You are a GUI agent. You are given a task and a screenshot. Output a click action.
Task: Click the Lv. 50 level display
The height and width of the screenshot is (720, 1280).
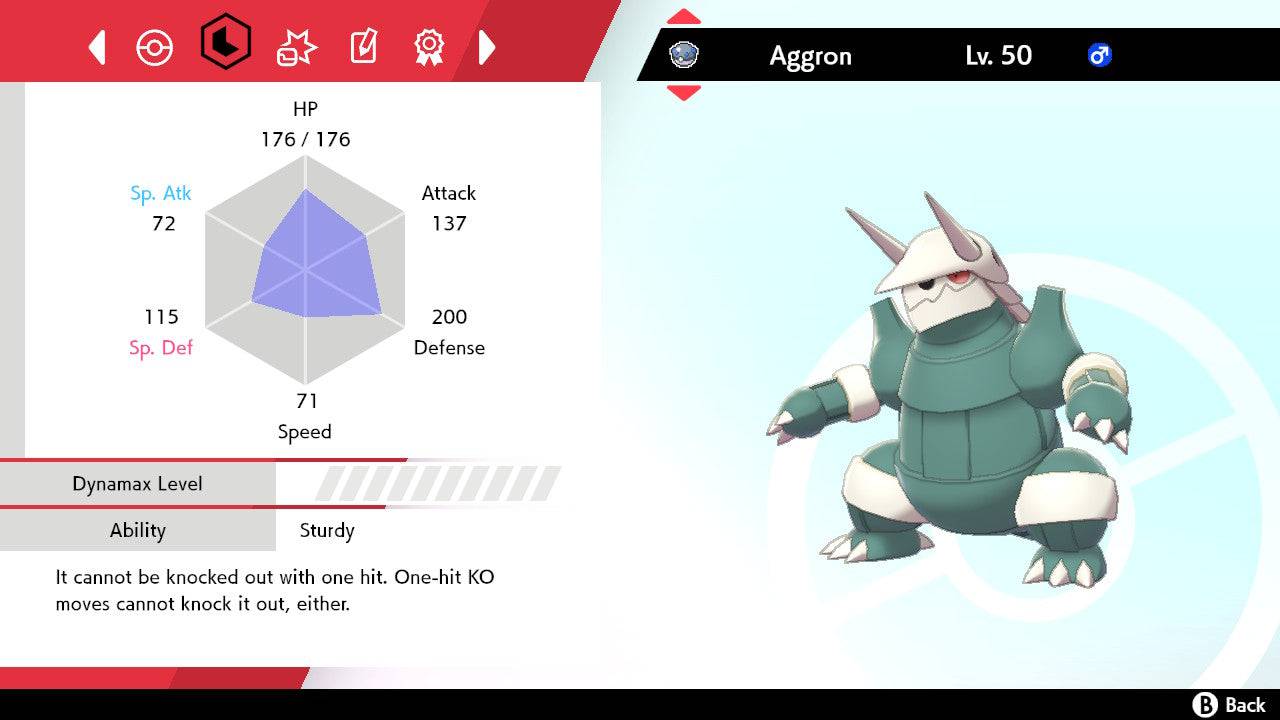tap(1000, 55)
